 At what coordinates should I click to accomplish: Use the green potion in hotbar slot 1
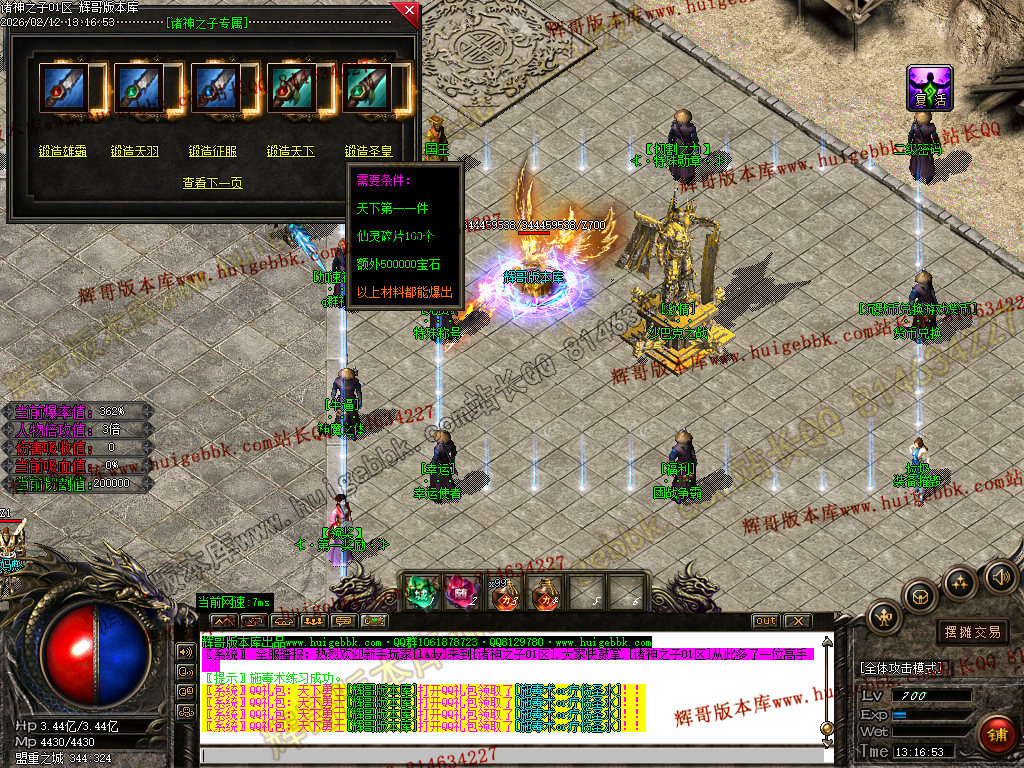click(x=421, y=592)
